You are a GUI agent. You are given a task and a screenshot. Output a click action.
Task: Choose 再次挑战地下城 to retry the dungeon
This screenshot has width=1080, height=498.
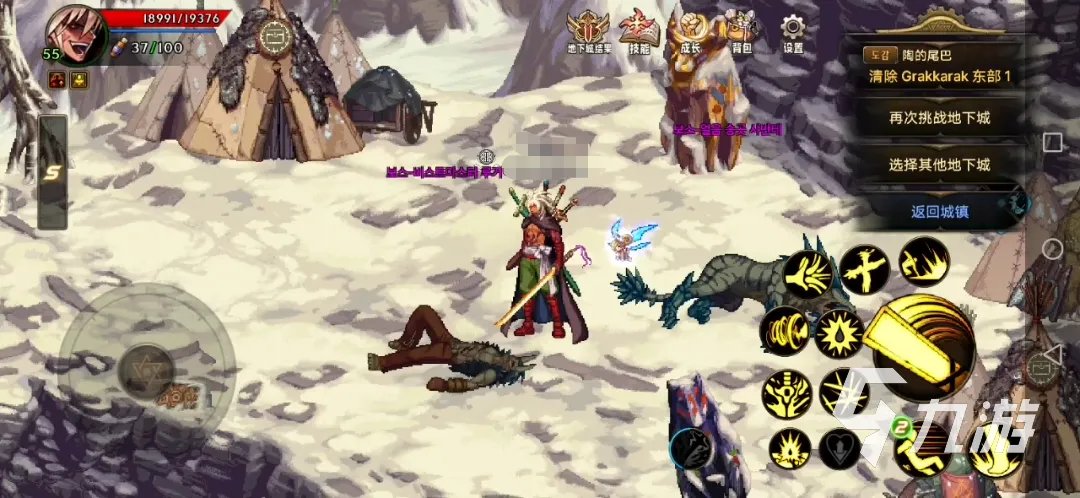click(x=938, y=117)
